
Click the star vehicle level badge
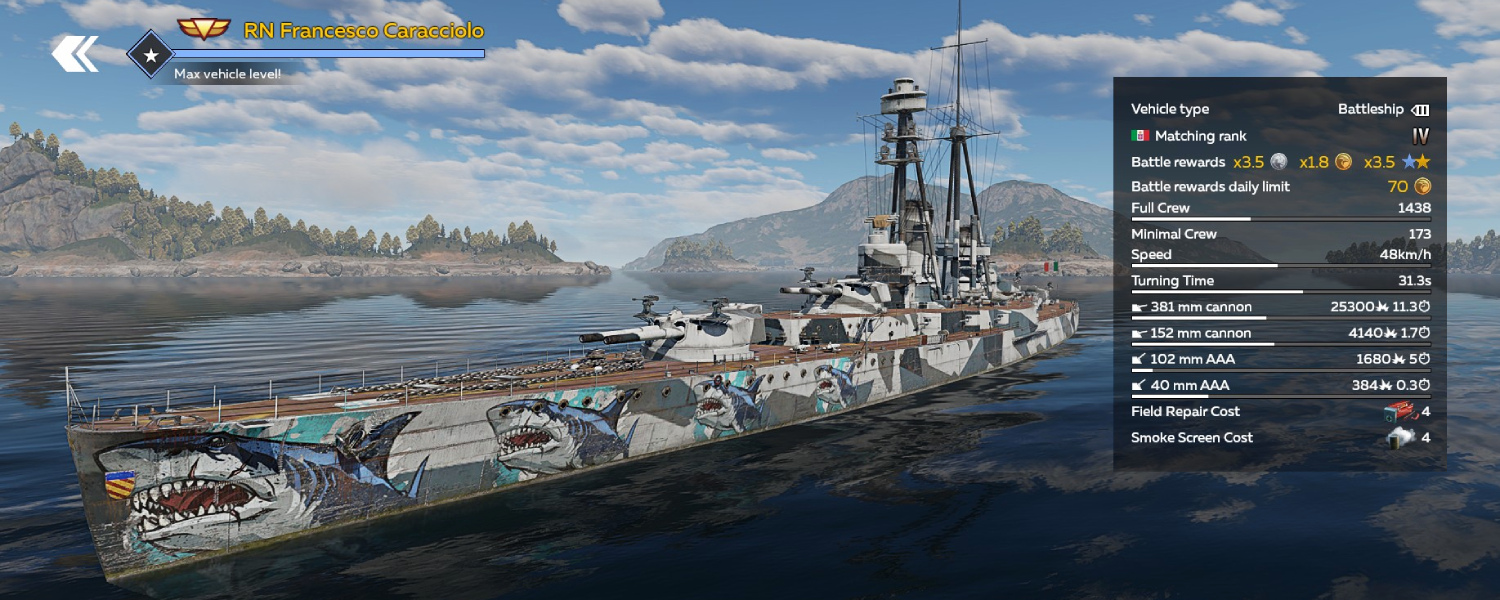151,56
